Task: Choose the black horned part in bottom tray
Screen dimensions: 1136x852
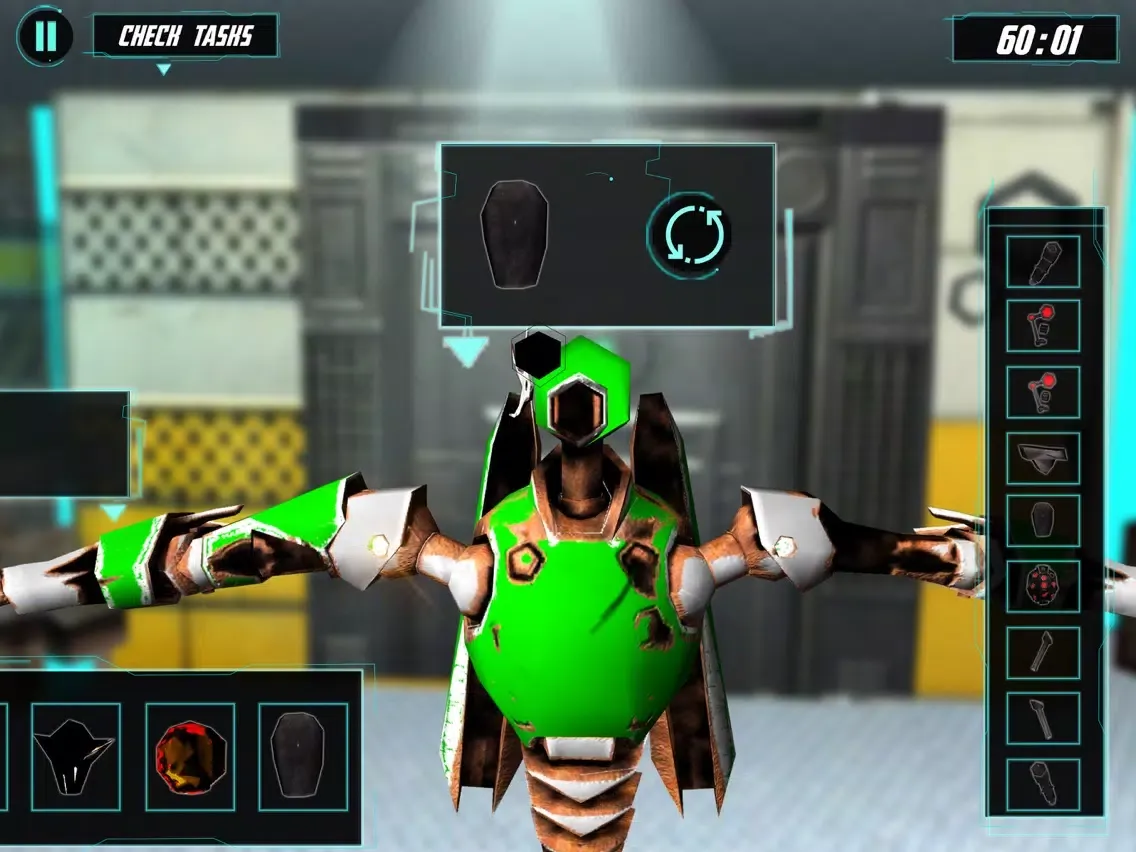Action: pos(76,756)
